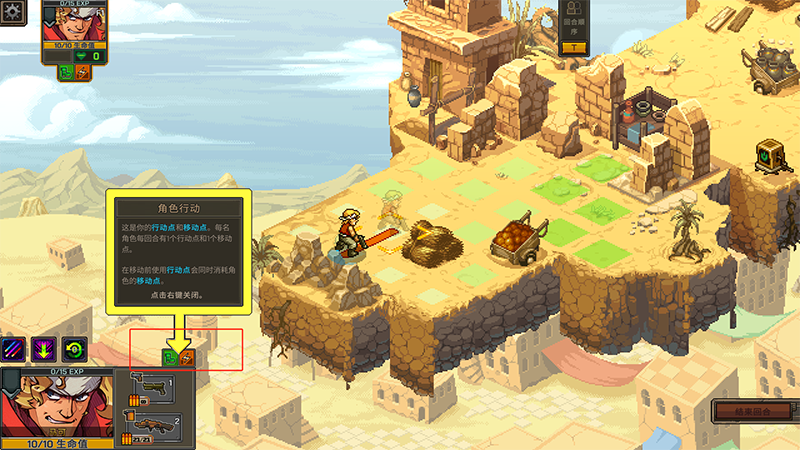Click the orange action point icon
The image size is (800, 450).
pos(186,357)
